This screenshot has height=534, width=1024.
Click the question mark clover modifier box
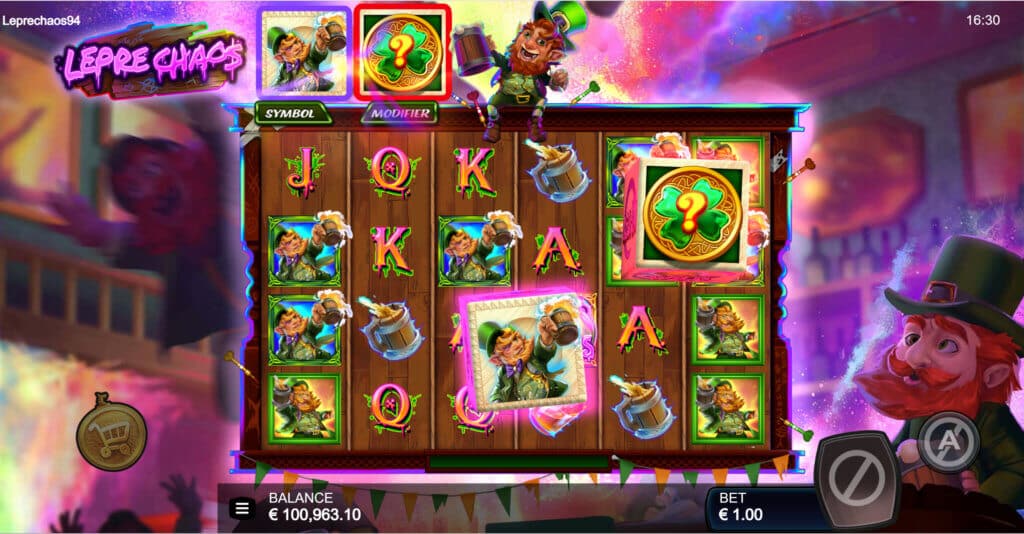point(402,52)
